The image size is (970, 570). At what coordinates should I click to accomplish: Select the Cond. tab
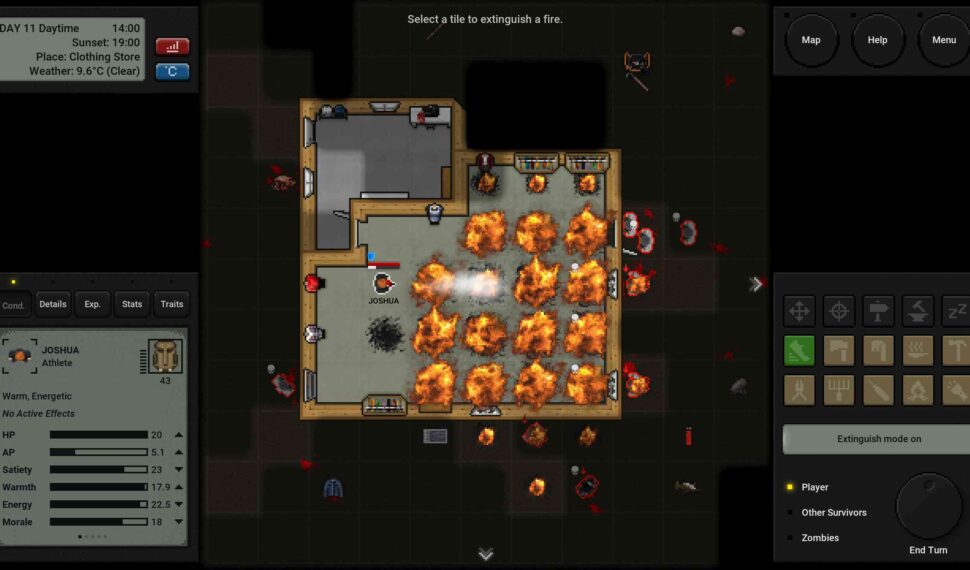click(14, 305)
